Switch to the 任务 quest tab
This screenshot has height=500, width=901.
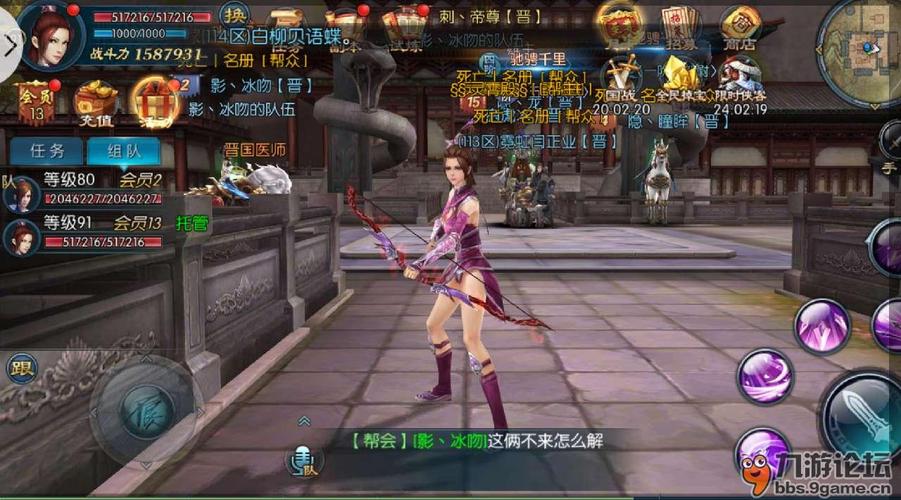coord(48,152)
